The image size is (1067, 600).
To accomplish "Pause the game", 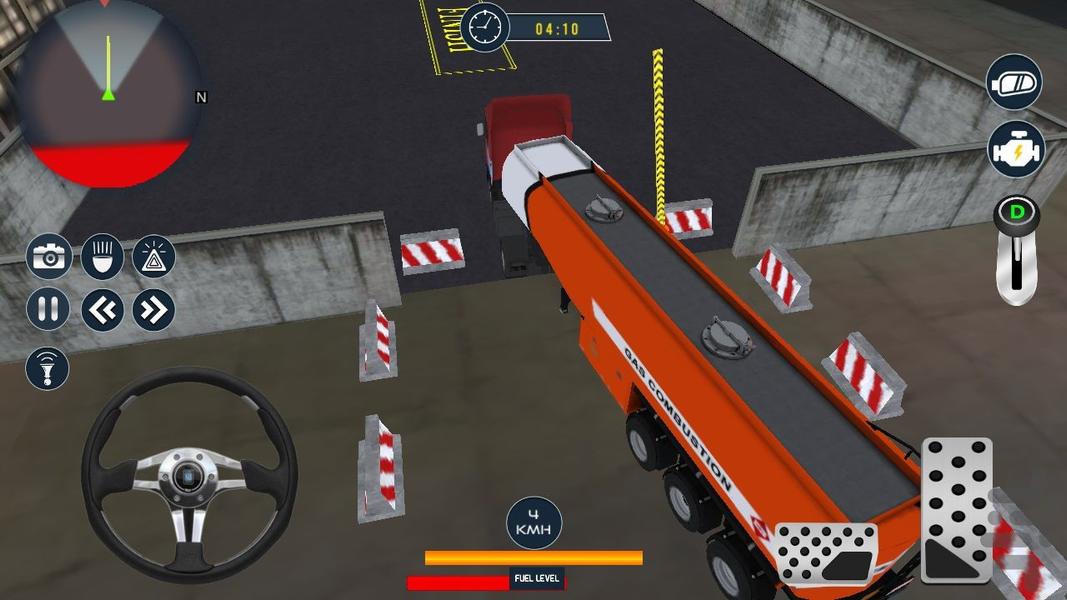I will (x=48, y=309).
